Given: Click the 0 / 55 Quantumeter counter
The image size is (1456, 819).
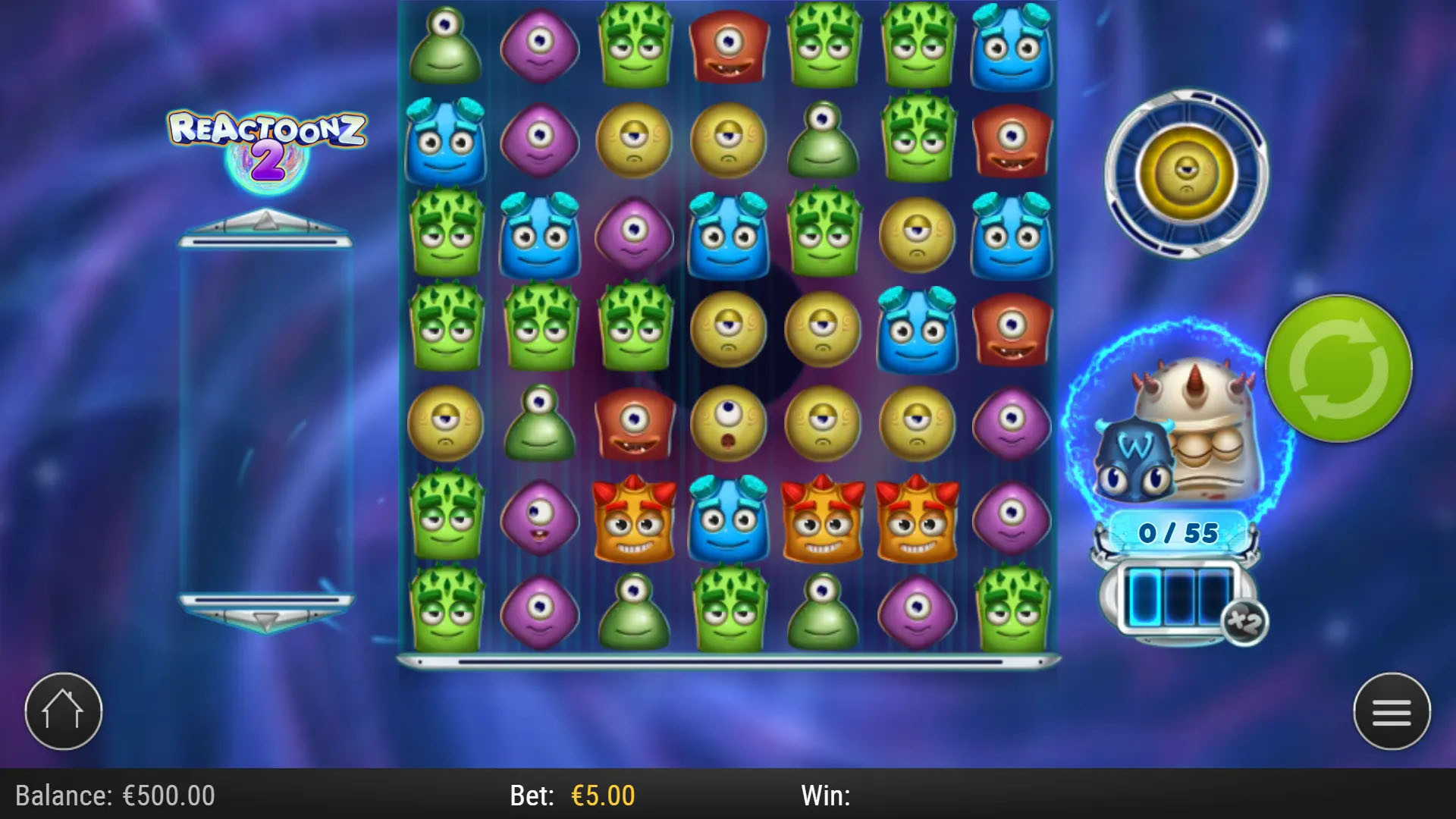Looking at the screenshot, I should 1176,533.
